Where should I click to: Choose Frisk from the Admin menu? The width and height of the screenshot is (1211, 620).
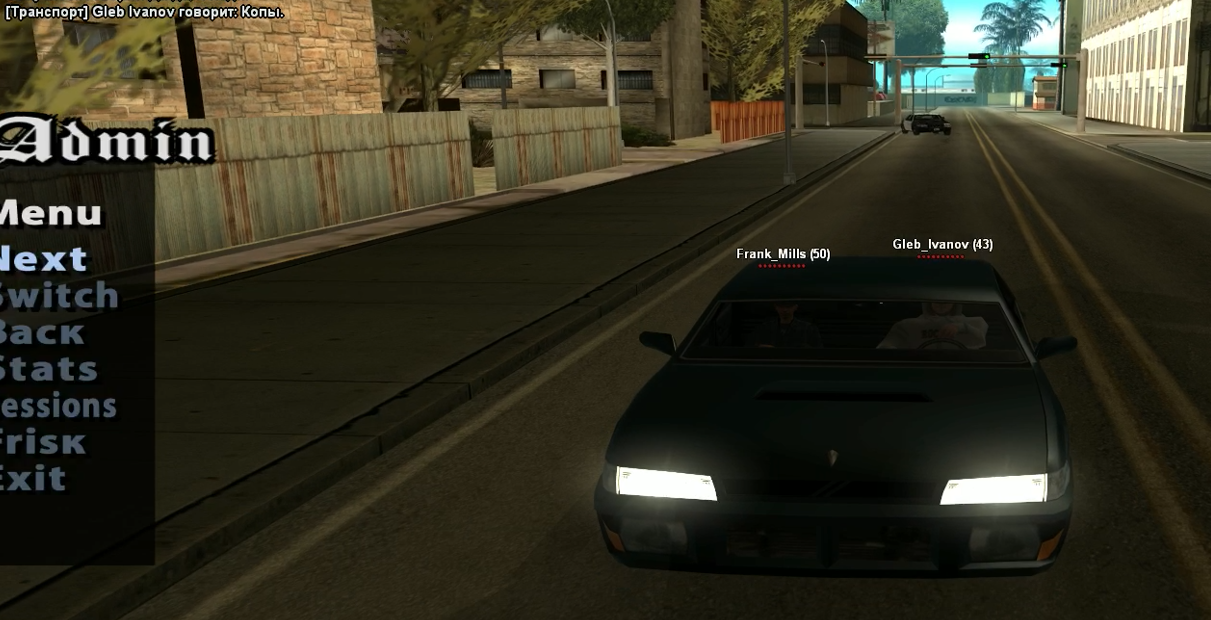(42, 442)
